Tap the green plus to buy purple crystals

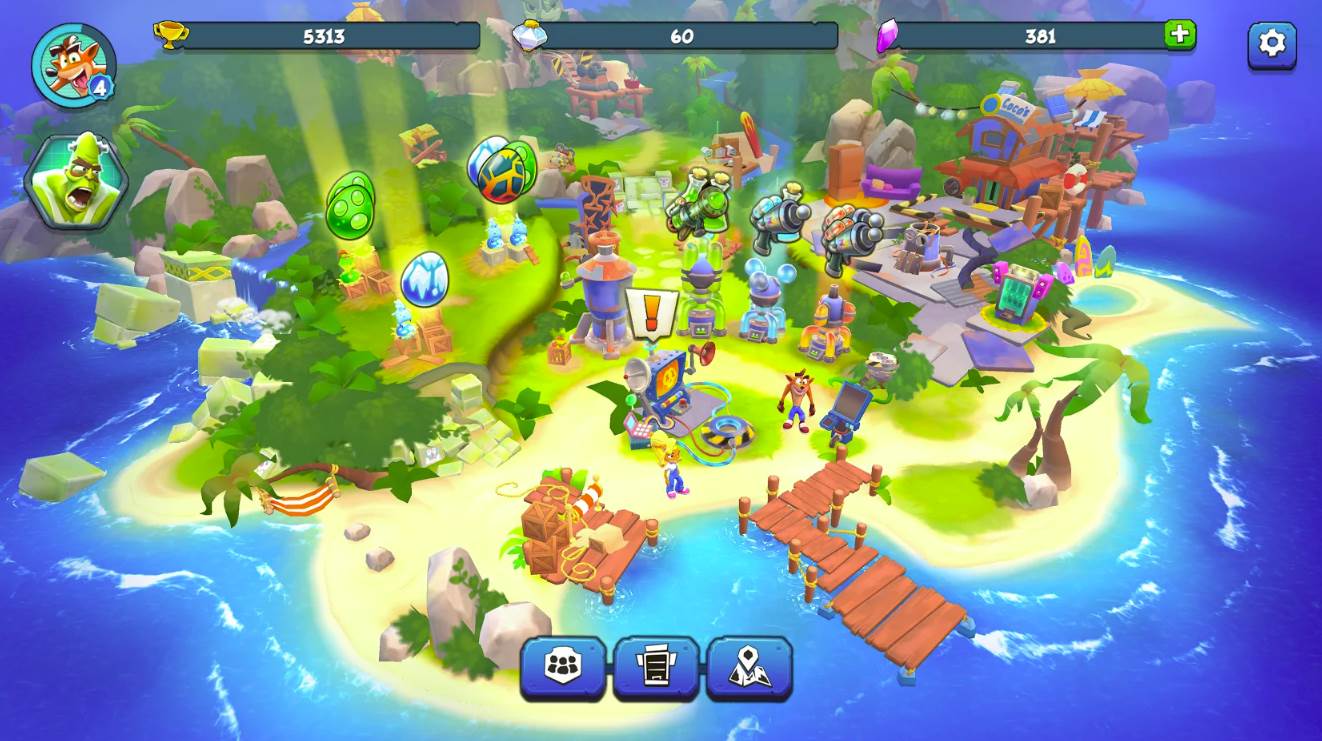1180,35
